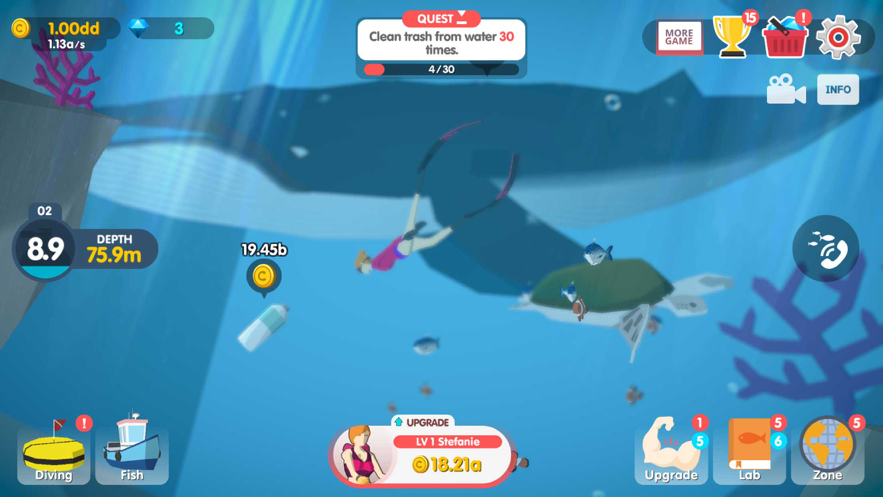Open the More Game button
Image resolution: width=883 pixels, height=497 pixels.
point(679,37)
